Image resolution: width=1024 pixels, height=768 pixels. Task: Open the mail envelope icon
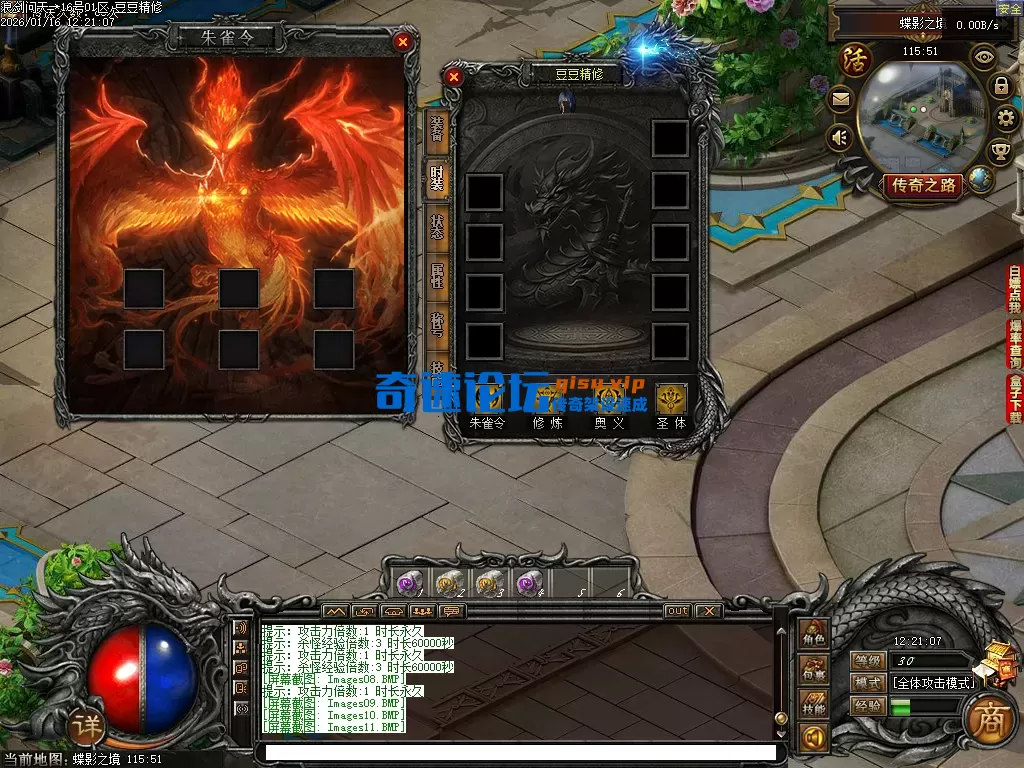[840, 99]
